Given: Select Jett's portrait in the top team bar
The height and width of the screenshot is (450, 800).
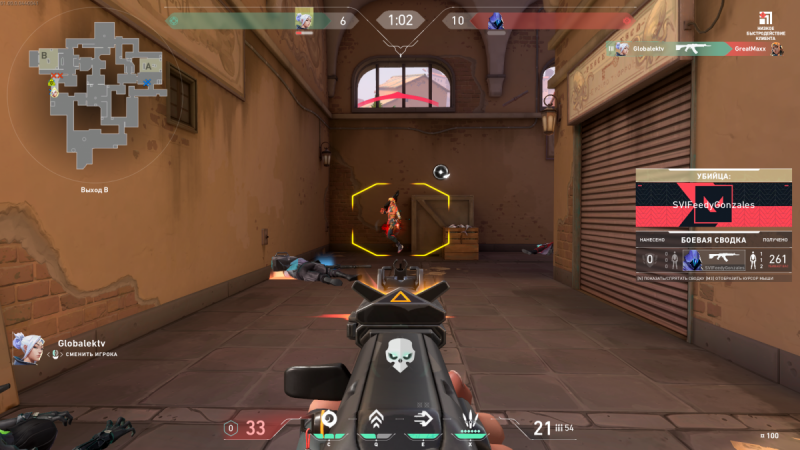Looking at the screenshot, I should tap(304, 20).
